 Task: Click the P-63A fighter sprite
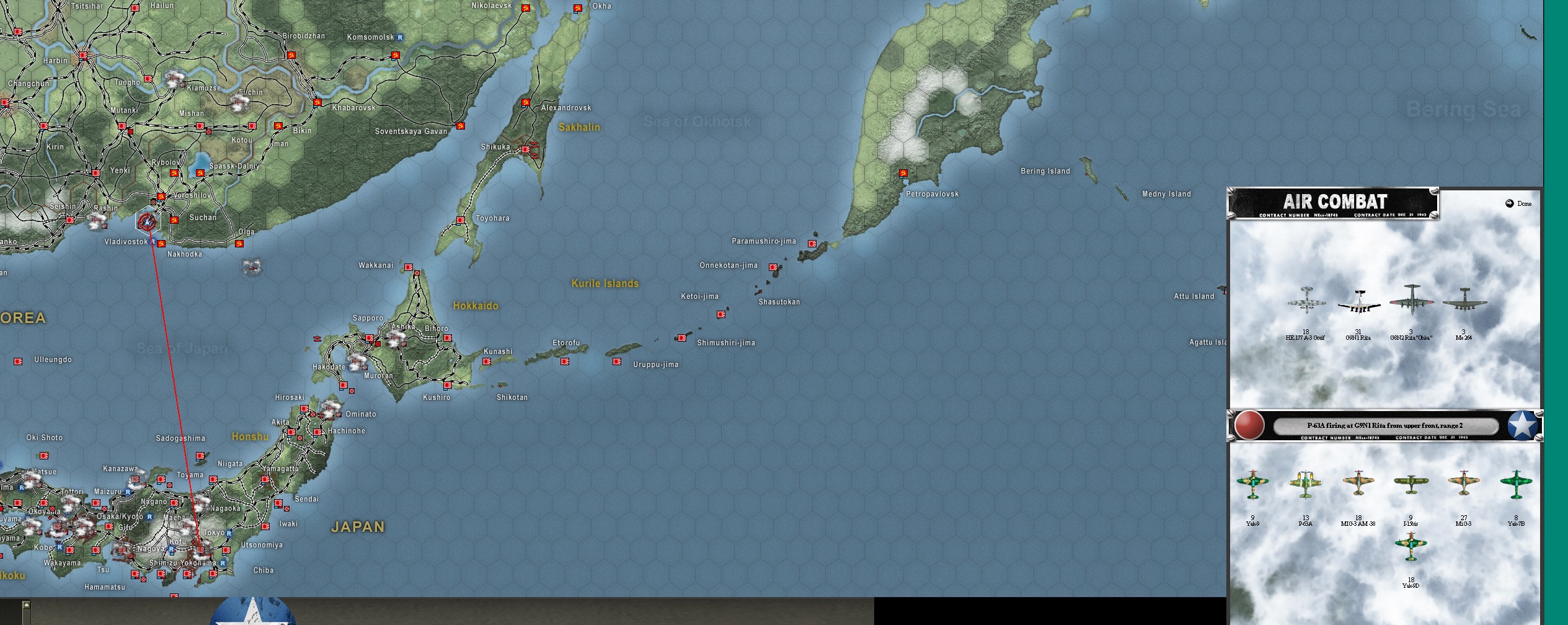coord(1306,483)
